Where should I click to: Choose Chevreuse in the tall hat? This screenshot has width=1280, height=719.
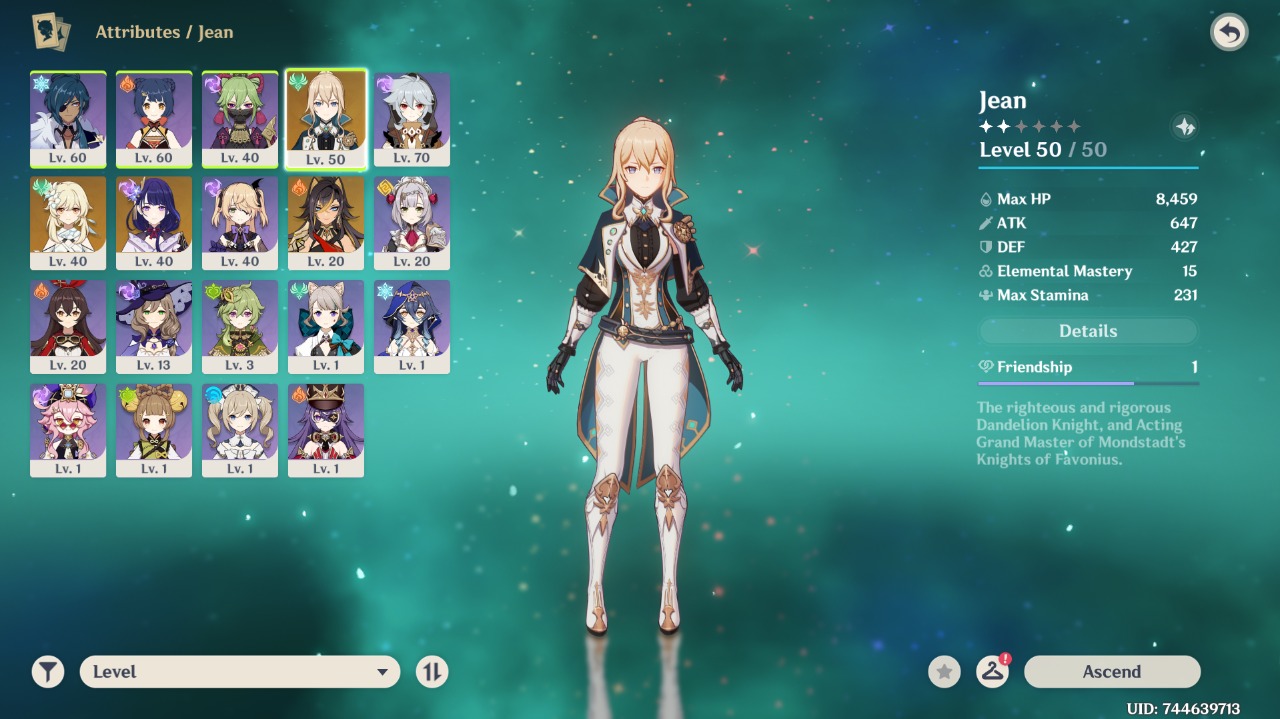pyautogui.click(x=326, y=430)
